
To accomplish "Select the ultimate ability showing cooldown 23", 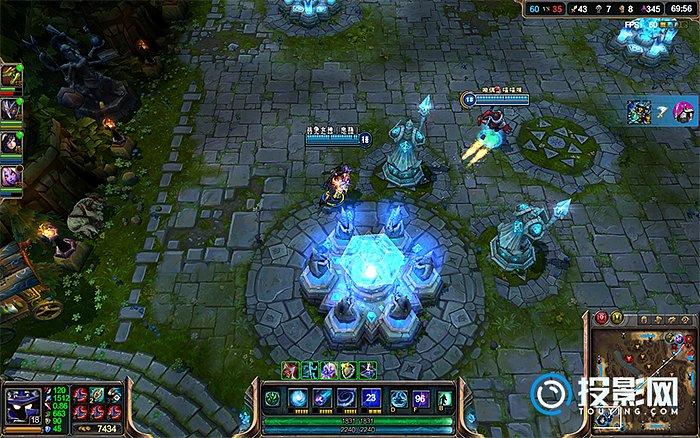I will tap(369, 398).
